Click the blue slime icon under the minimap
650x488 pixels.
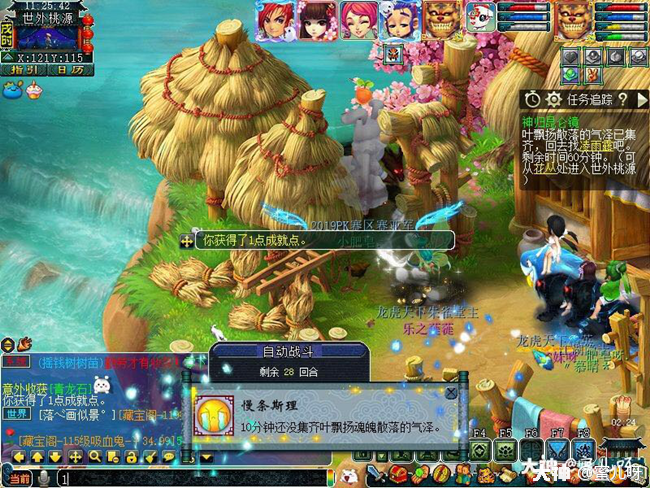coord(13,90)
